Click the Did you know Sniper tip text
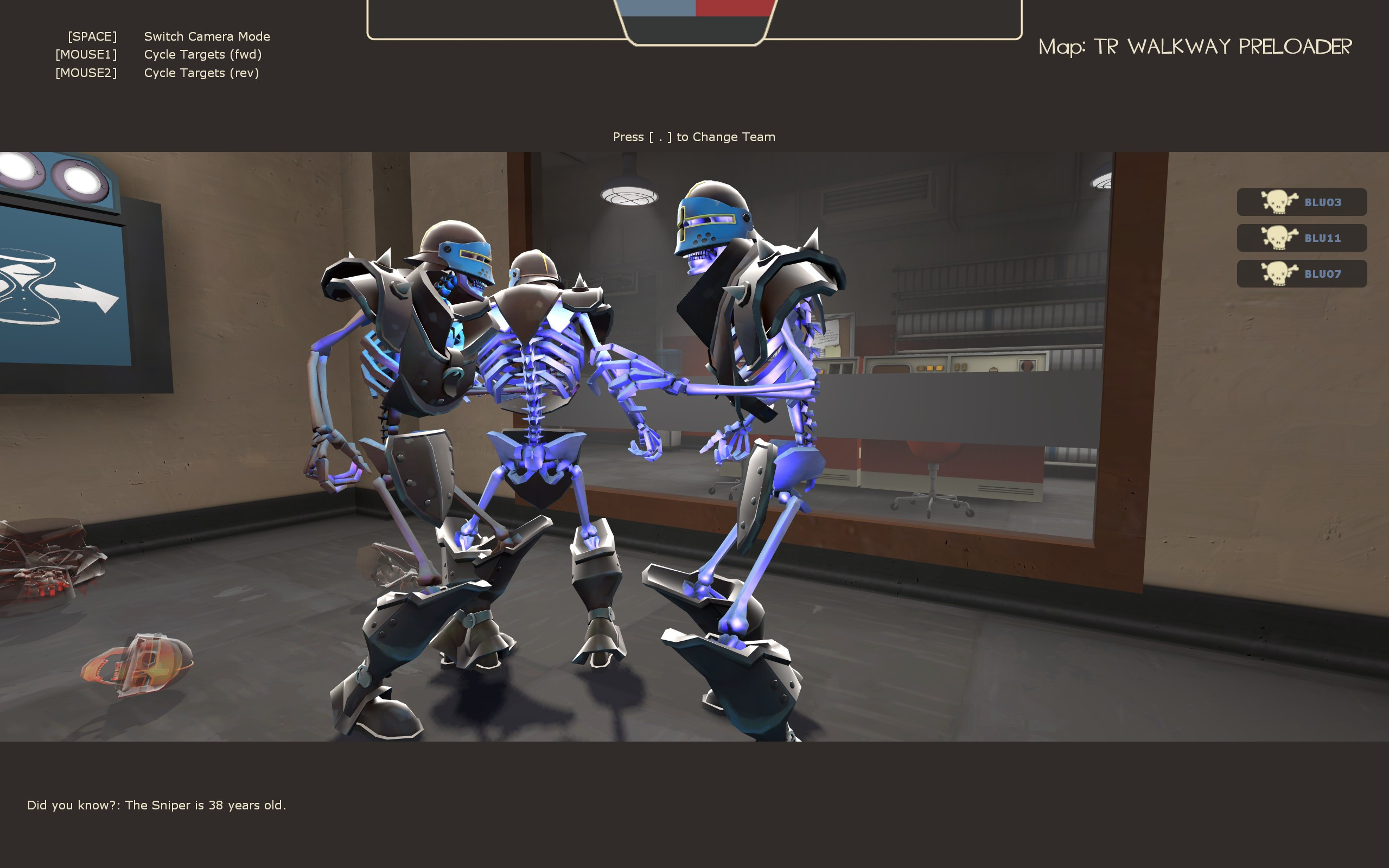Viewport: 1389px width, 868px height. pyautogui.click(x=157, y=806)
